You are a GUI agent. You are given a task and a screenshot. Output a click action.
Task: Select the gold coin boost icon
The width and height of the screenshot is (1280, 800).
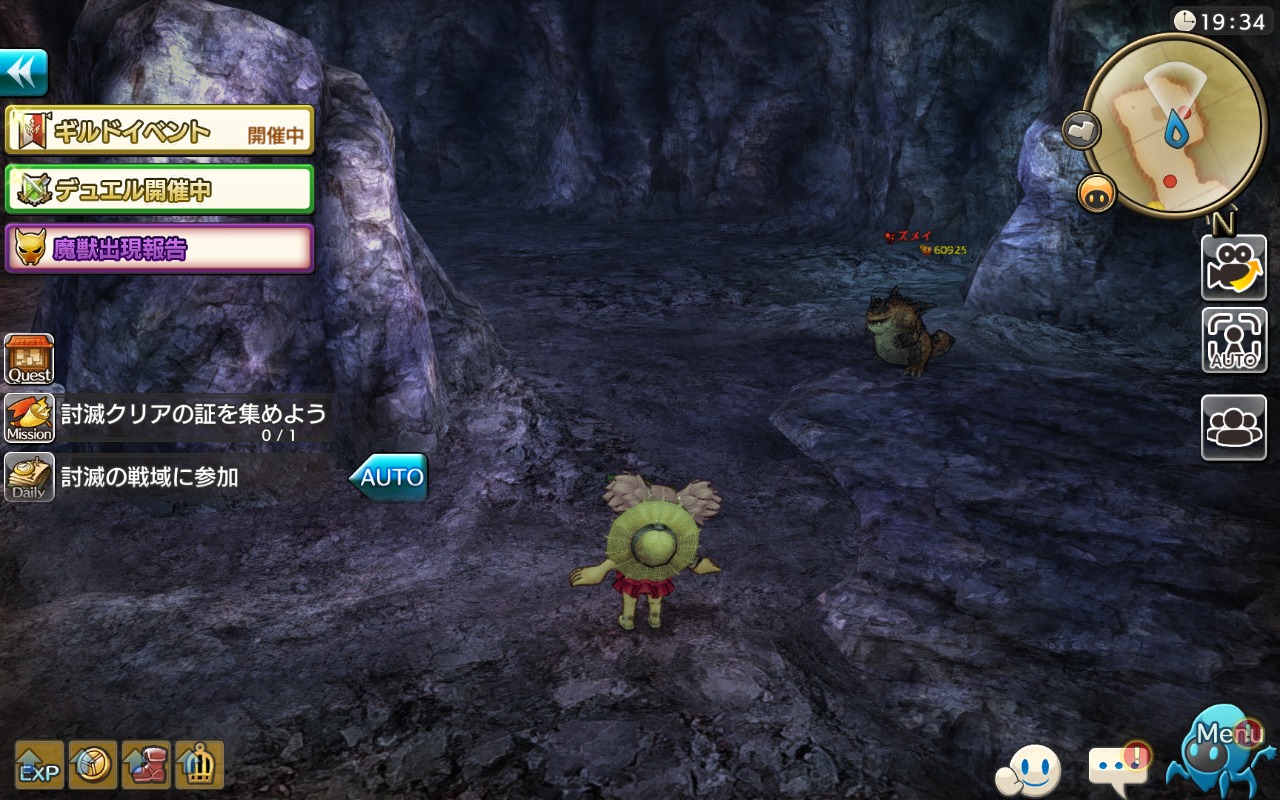[92, 766]
